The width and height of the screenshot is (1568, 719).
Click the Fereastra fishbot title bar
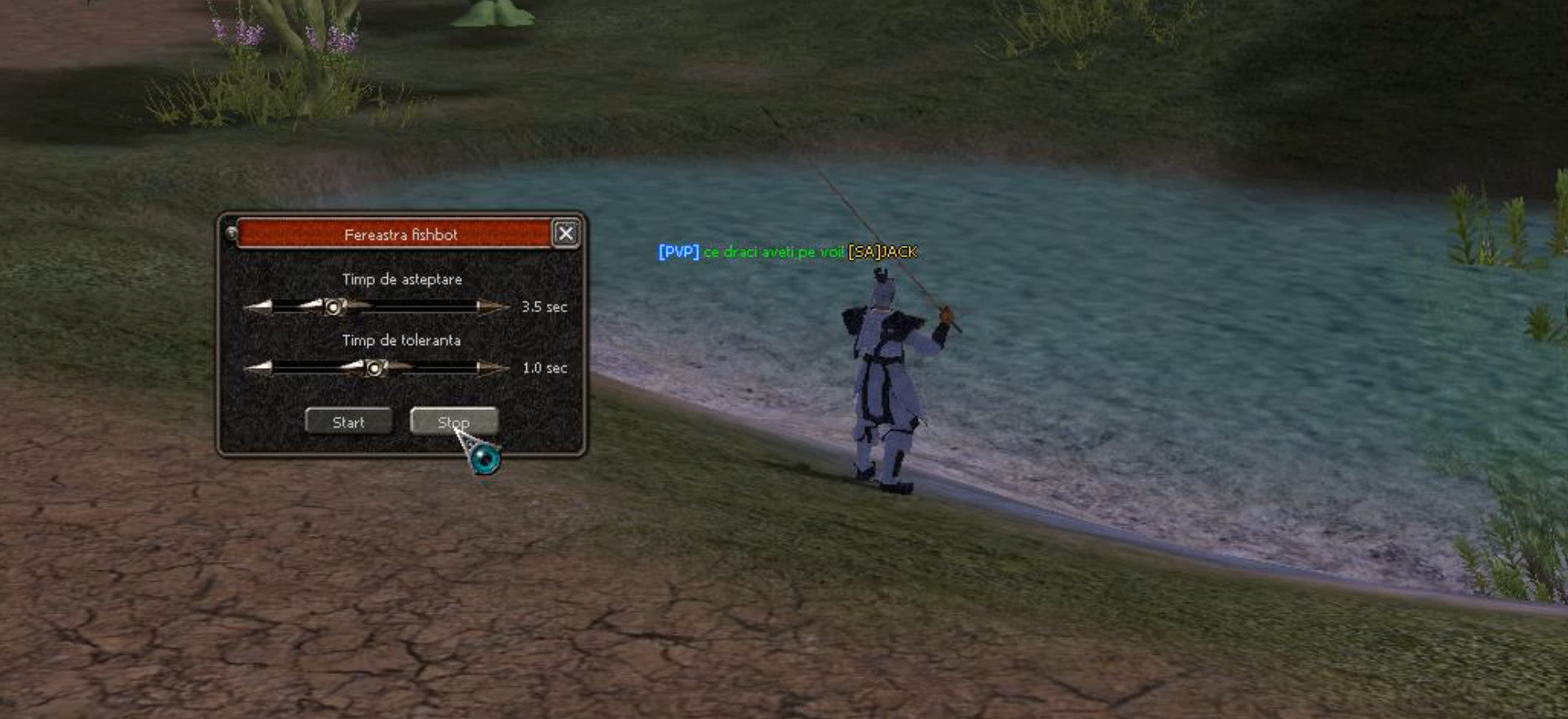tap(395, 234)
